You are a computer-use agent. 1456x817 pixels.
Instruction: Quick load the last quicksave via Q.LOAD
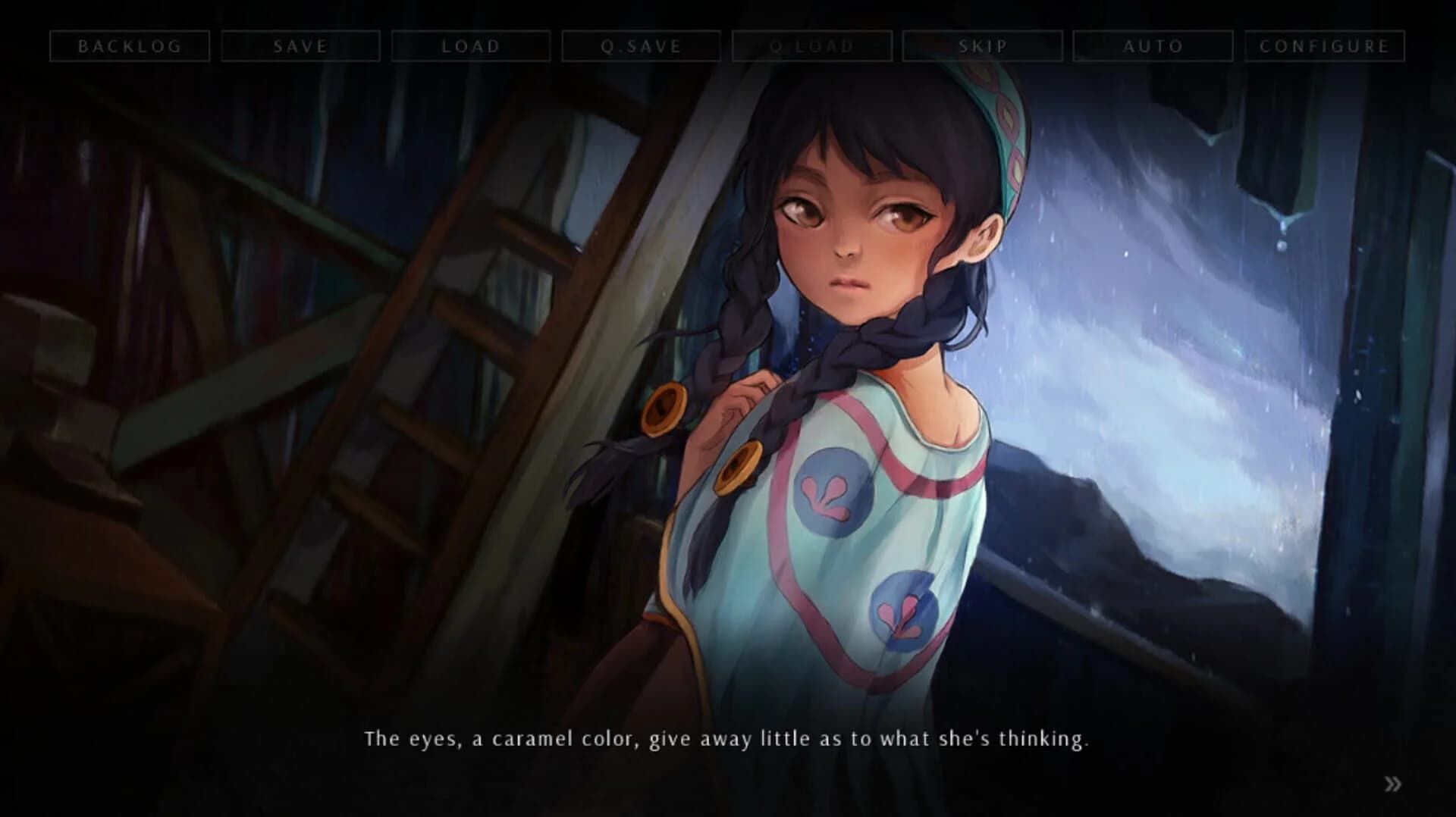811,45
